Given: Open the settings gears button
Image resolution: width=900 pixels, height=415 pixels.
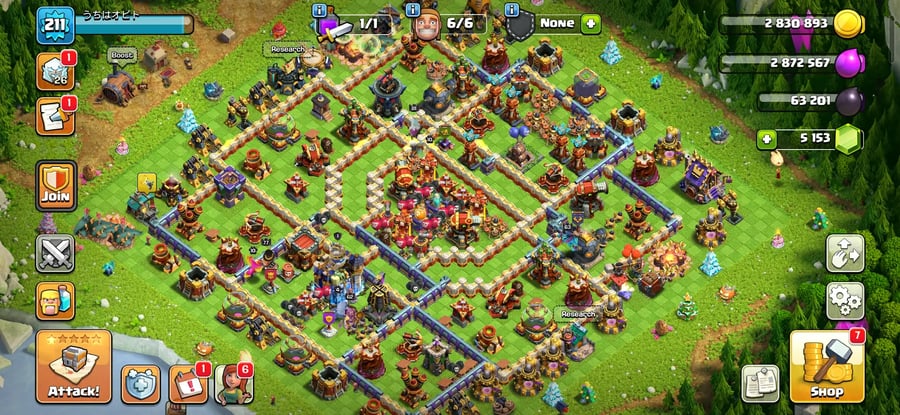Looking at the screenshot, I should [844, 299].
